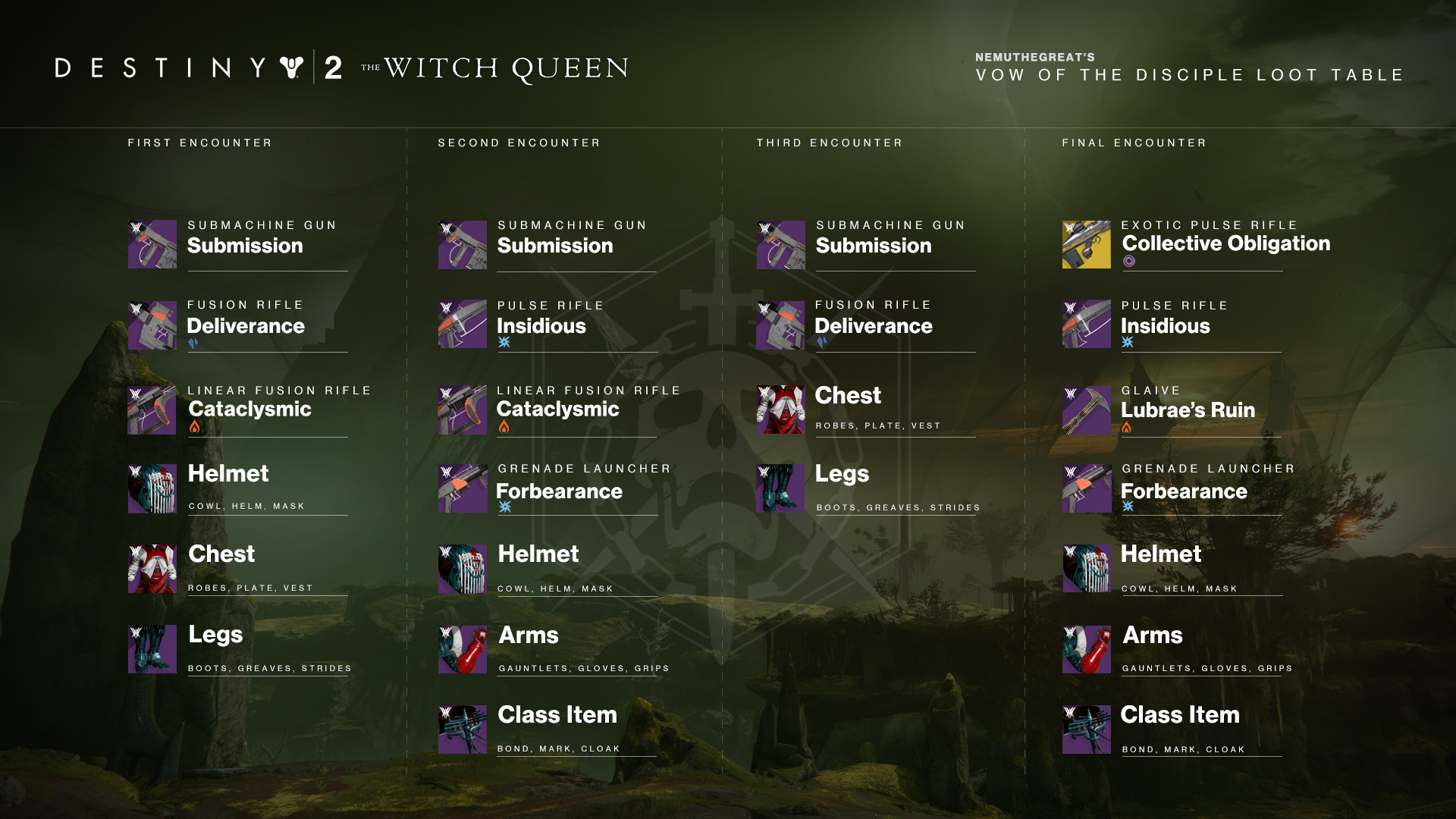Choose Deliverance in the First Encounter list
Image resolution: width=1456 pixels, height=819 pixels.
click(245, 326)
